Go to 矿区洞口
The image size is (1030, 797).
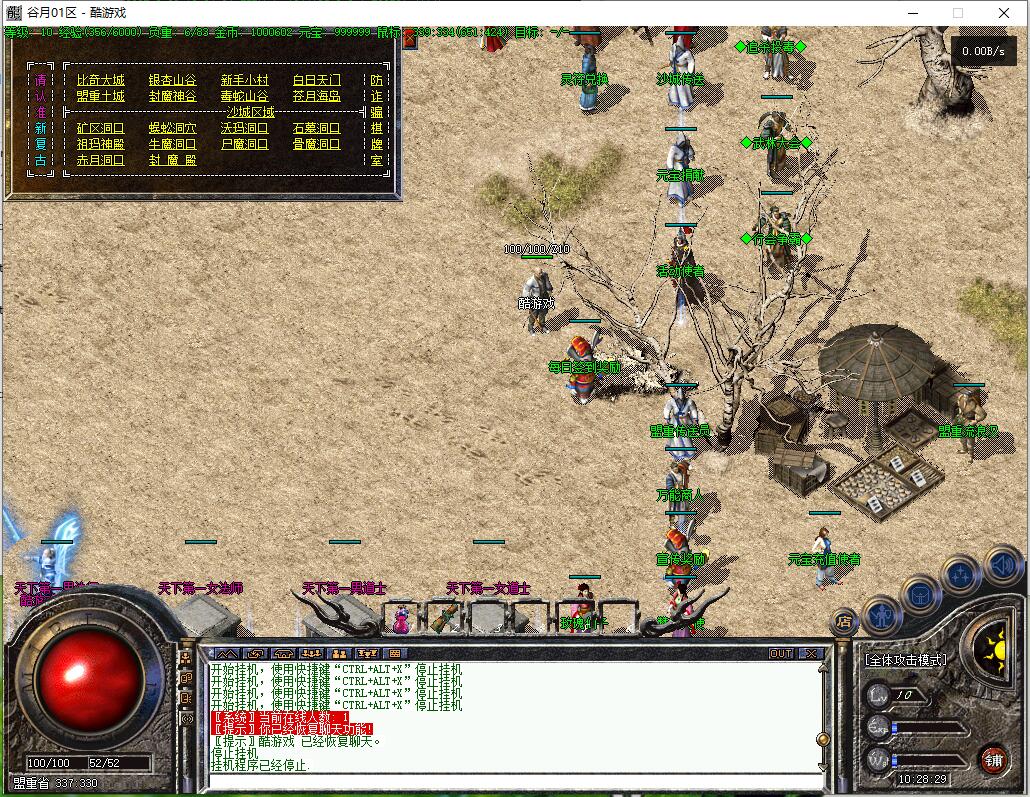100,128
